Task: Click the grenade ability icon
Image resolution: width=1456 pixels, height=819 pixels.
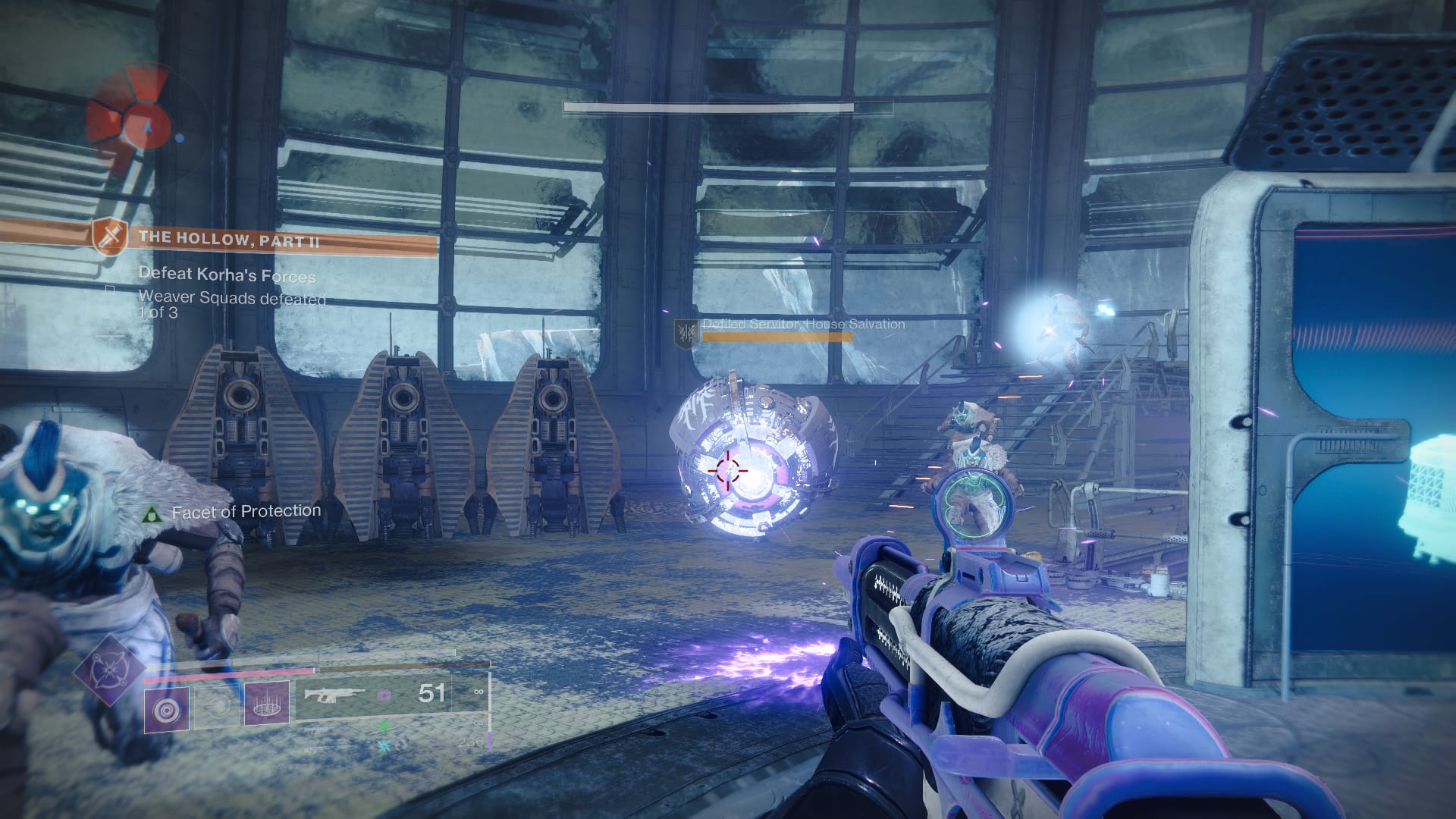Action: point(166,709)
